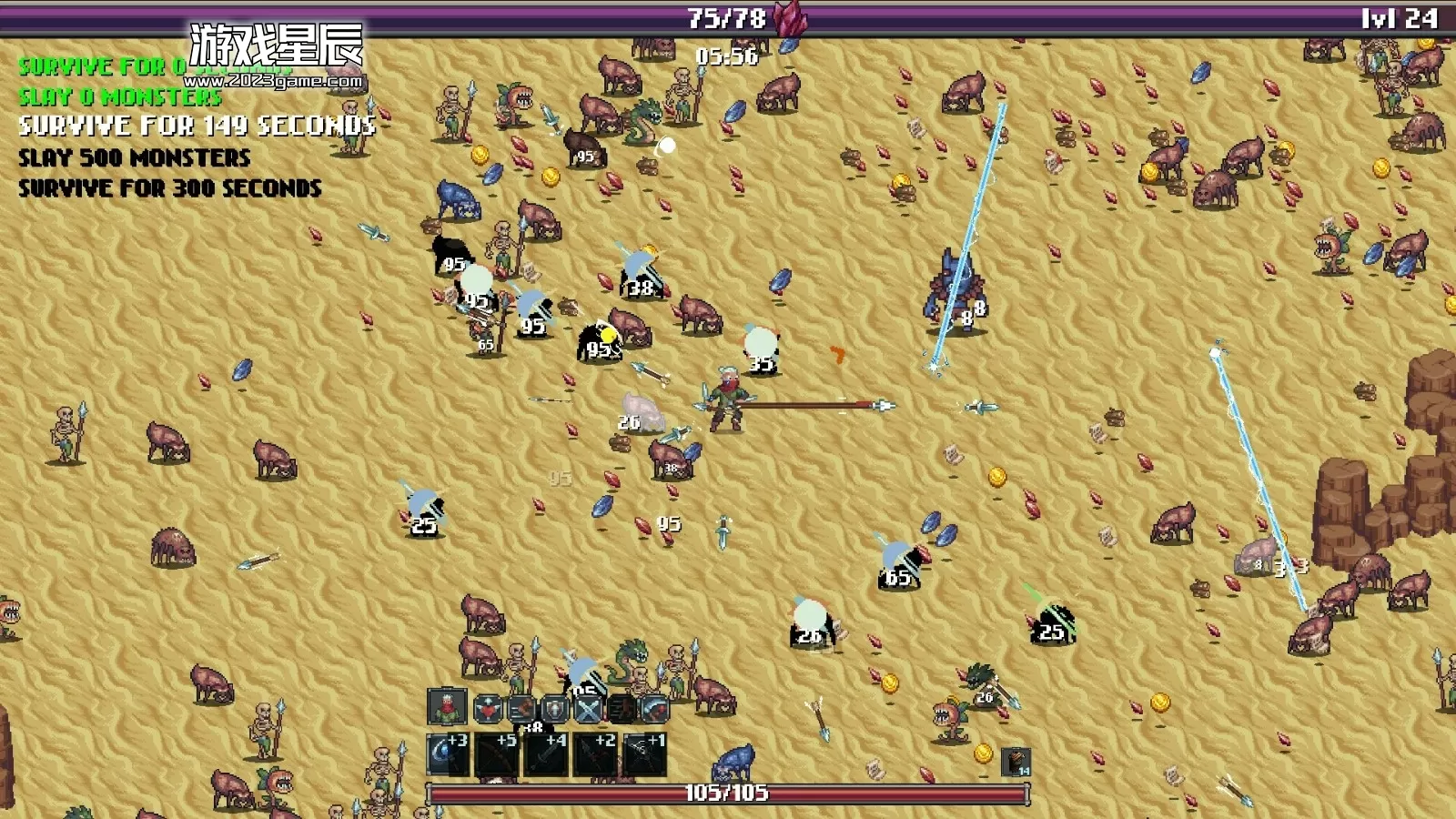Choose the crossbow weapon slot marked +1

tap(645, 754)
